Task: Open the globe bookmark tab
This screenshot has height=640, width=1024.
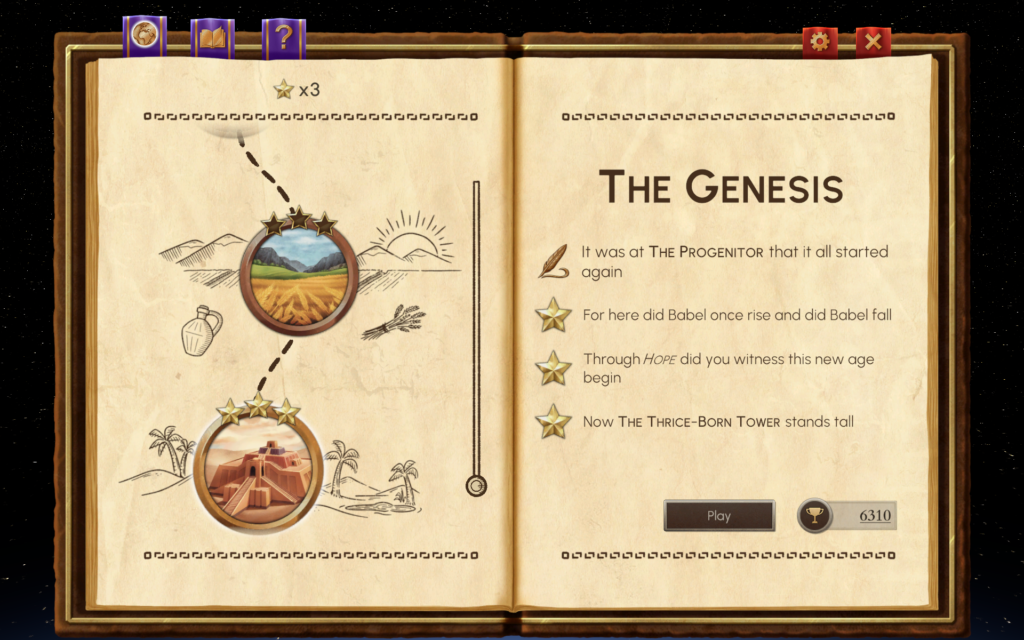Action: click(x=144, y=37)
